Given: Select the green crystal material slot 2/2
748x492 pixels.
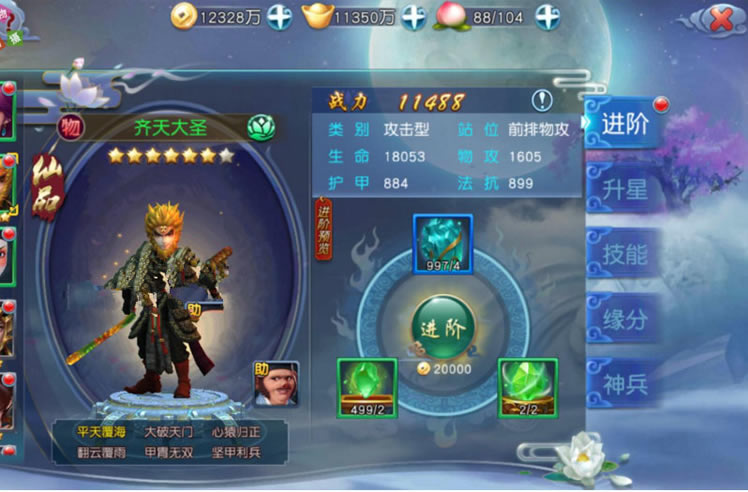Looking at the screenshot, I should (x=527, y=387).
